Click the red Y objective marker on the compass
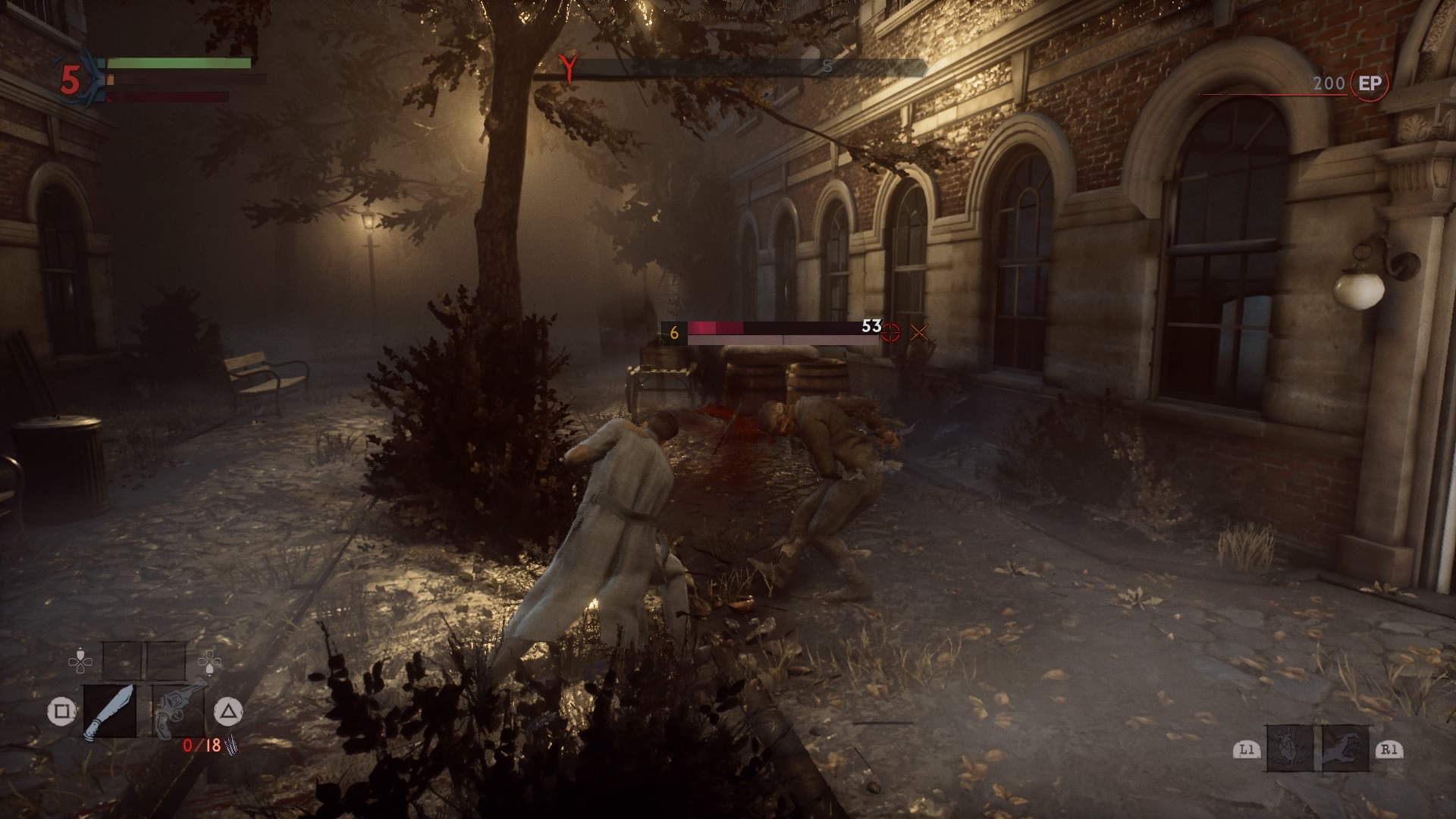This screenshot has width=1456, height=819. tap(567, 68)
